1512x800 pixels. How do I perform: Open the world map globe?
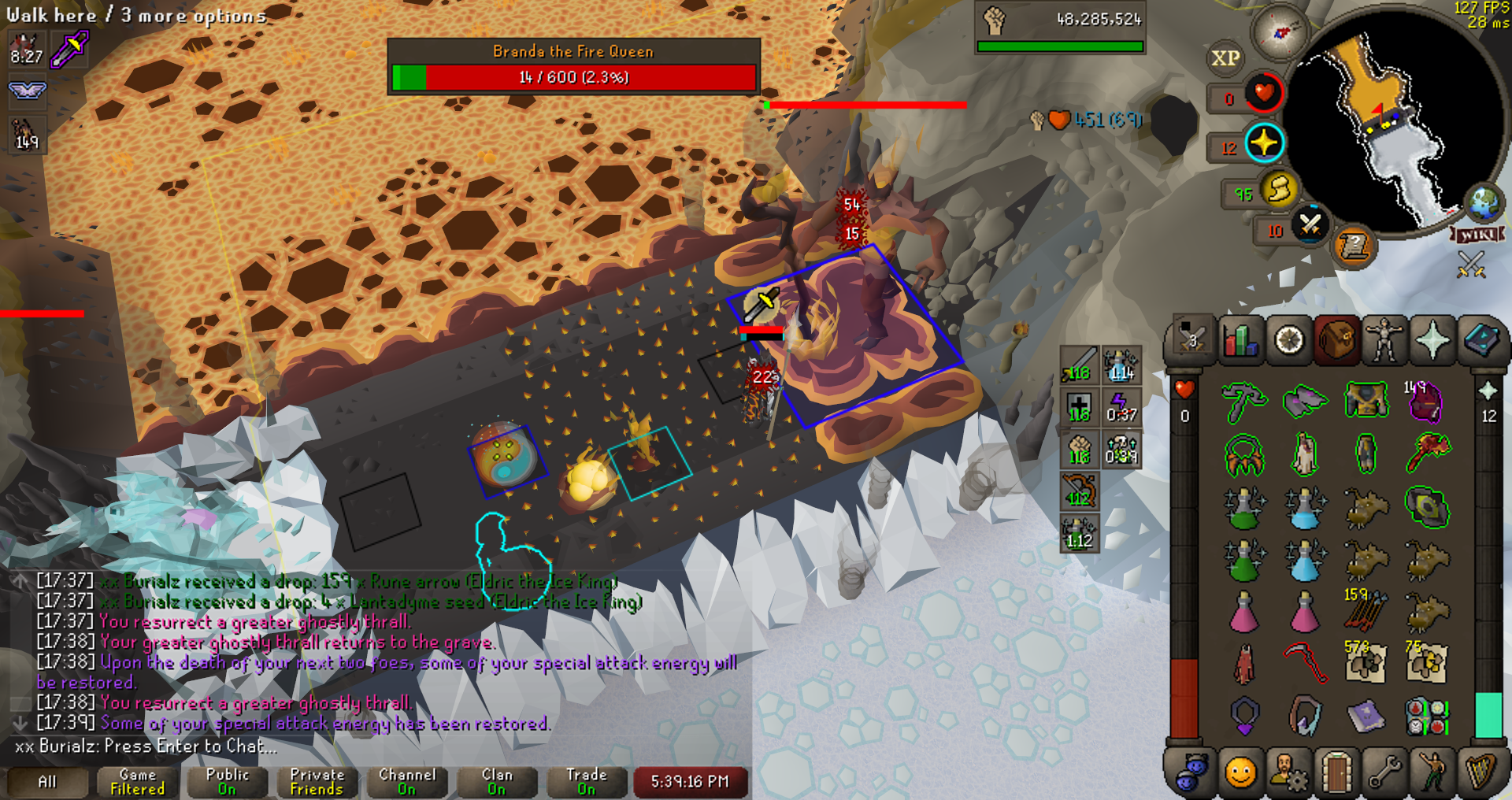(x=1484, y=202)
